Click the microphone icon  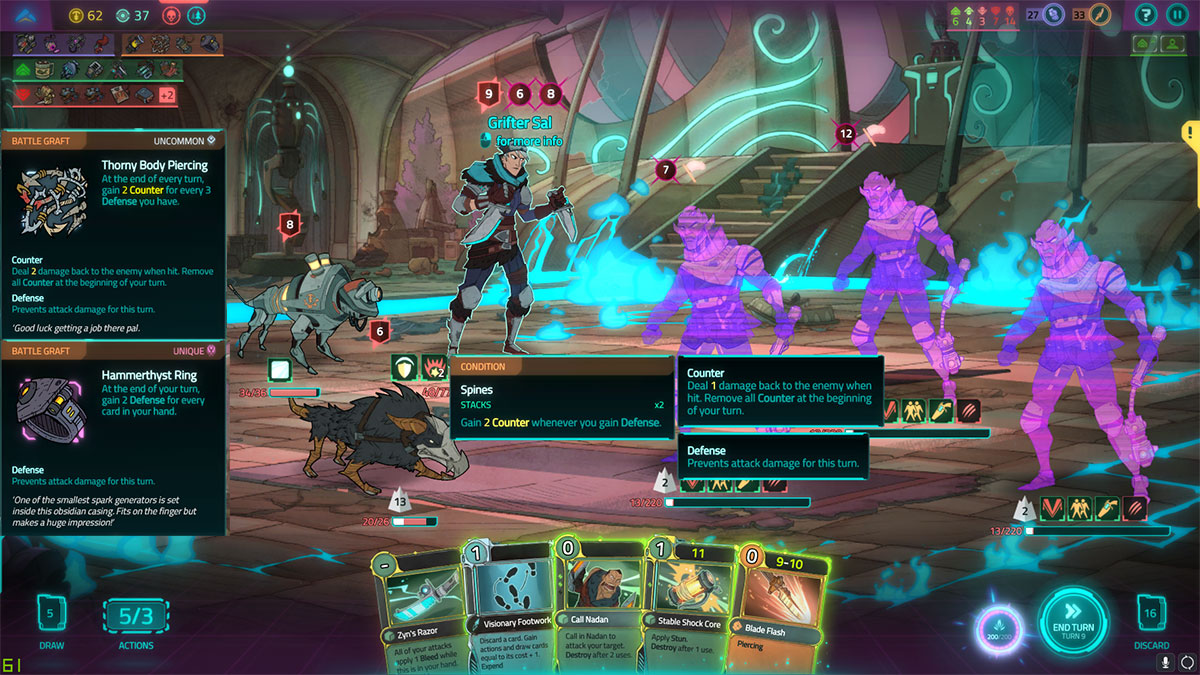[1165, 662]
